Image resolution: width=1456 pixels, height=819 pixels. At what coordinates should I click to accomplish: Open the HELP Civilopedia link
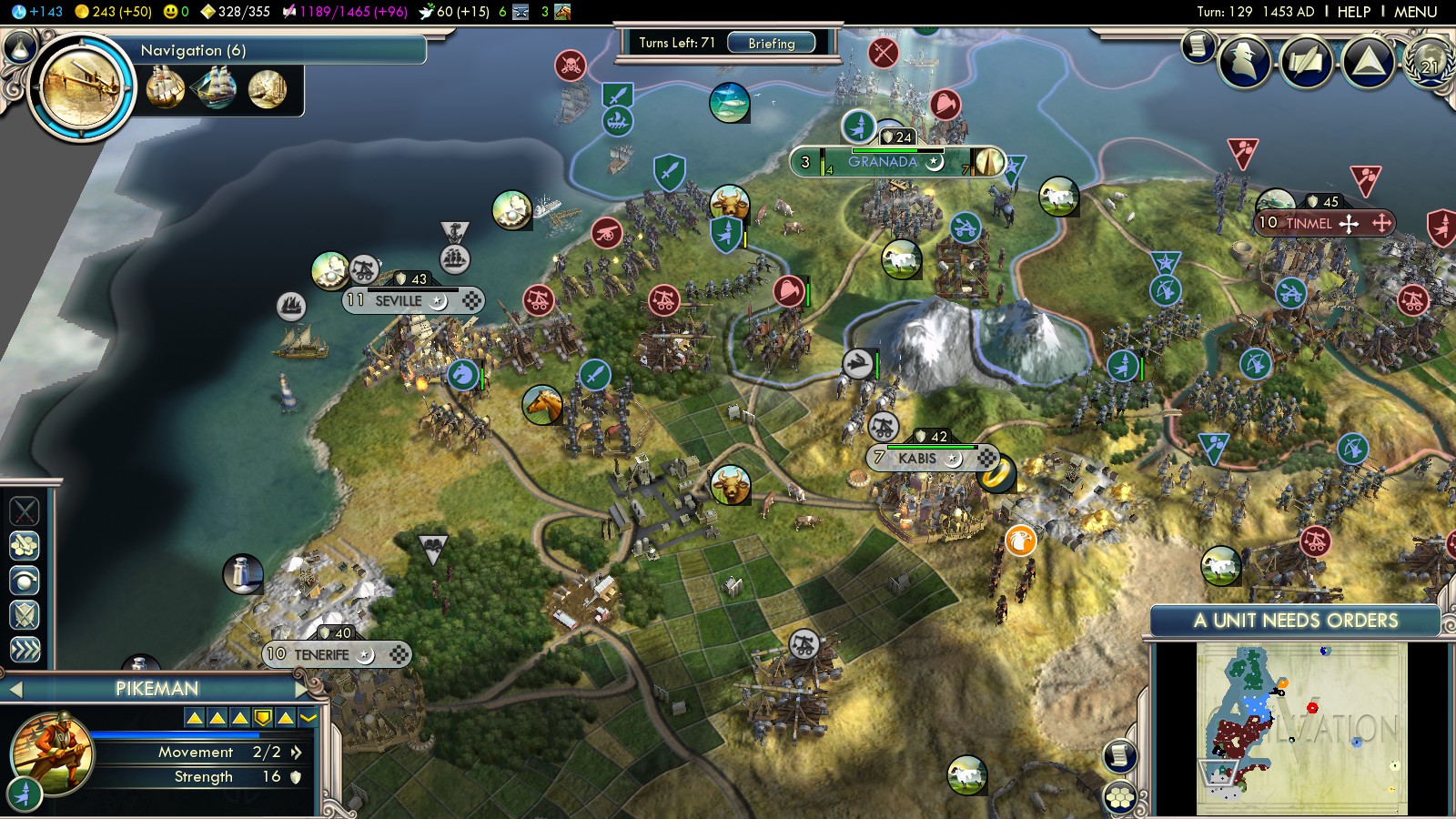click(x=1353, y=12)
